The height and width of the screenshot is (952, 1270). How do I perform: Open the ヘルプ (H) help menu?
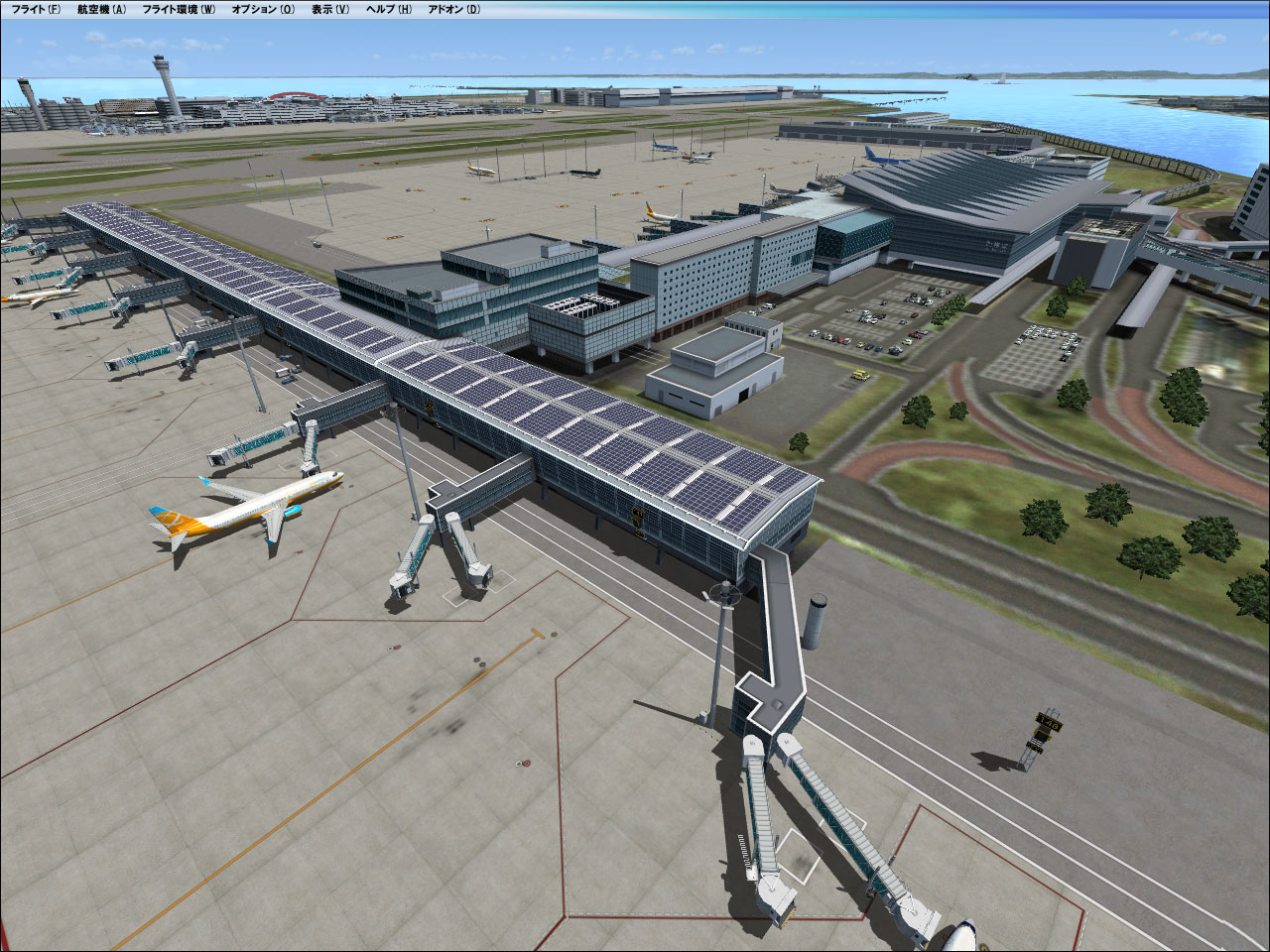point(389,9)
